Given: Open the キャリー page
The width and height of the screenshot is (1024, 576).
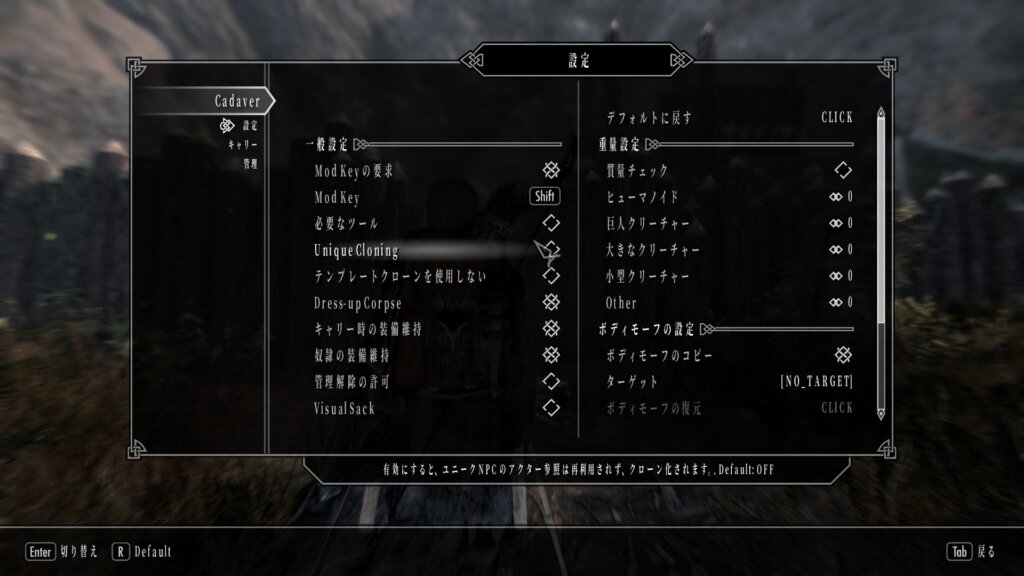Looking at the screenshot, I should 243,145.
